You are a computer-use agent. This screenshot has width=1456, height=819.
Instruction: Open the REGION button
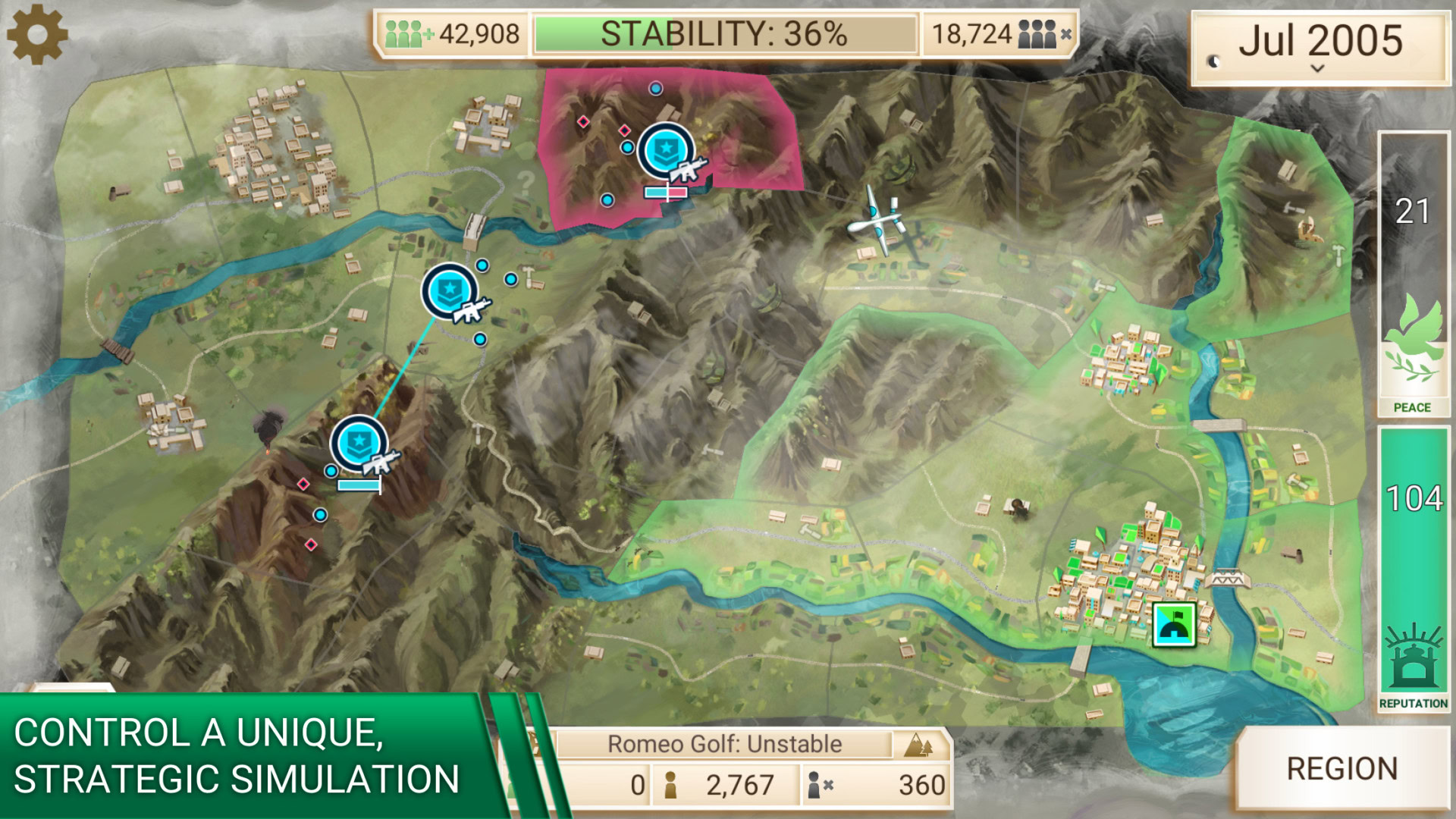(1341, 769)
